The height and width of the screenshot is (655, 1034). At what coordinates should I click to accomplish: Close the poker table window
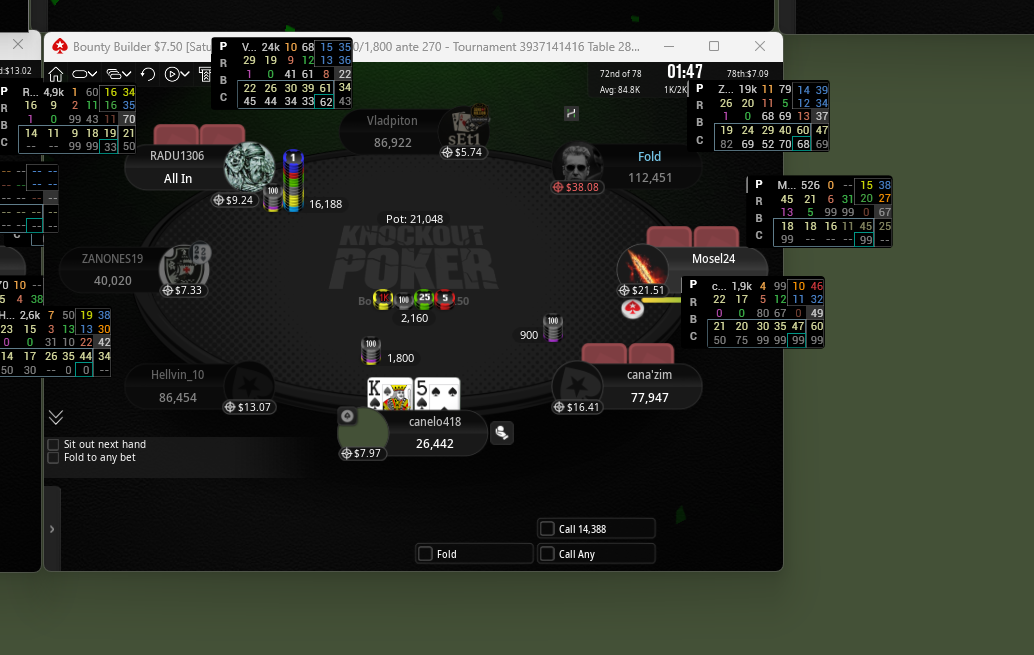(760, 47)
